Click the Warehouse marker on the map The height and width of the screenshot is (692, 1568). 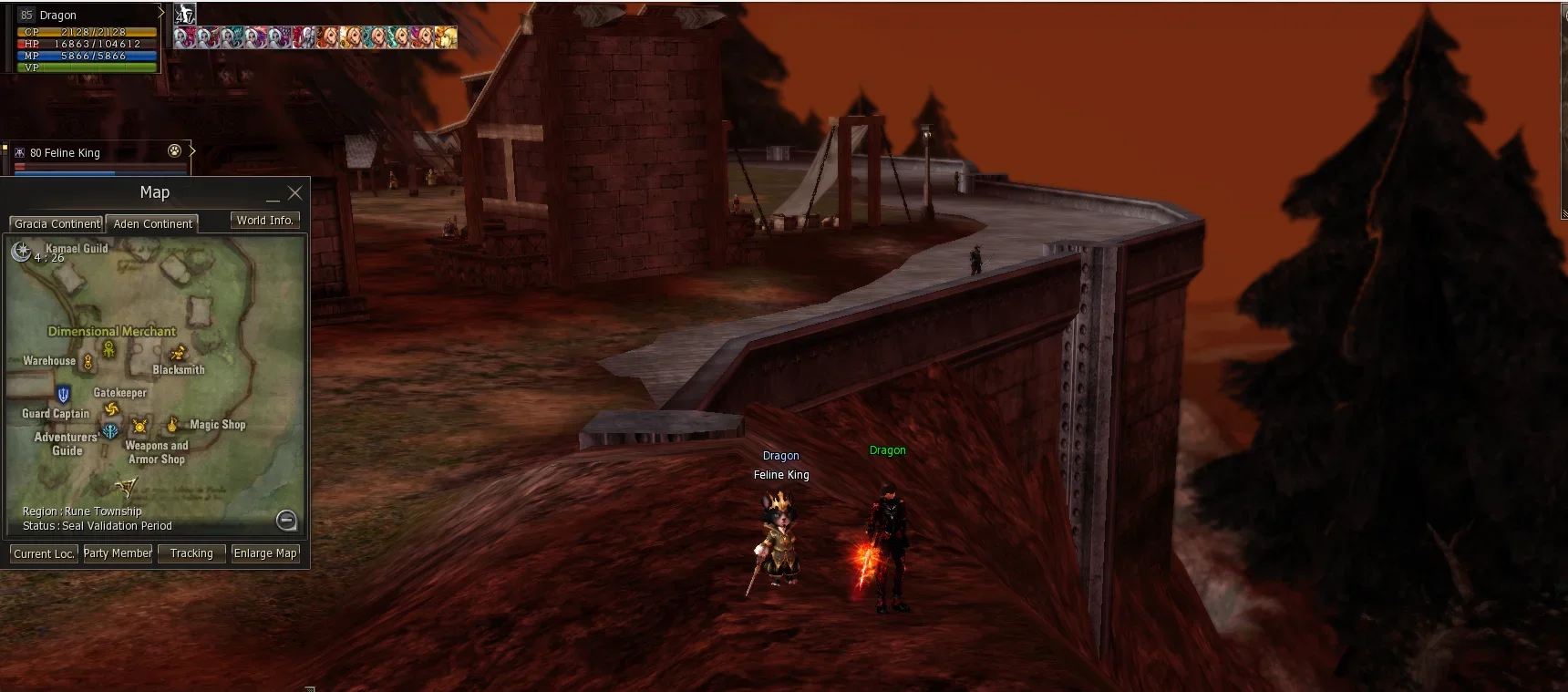88,363
